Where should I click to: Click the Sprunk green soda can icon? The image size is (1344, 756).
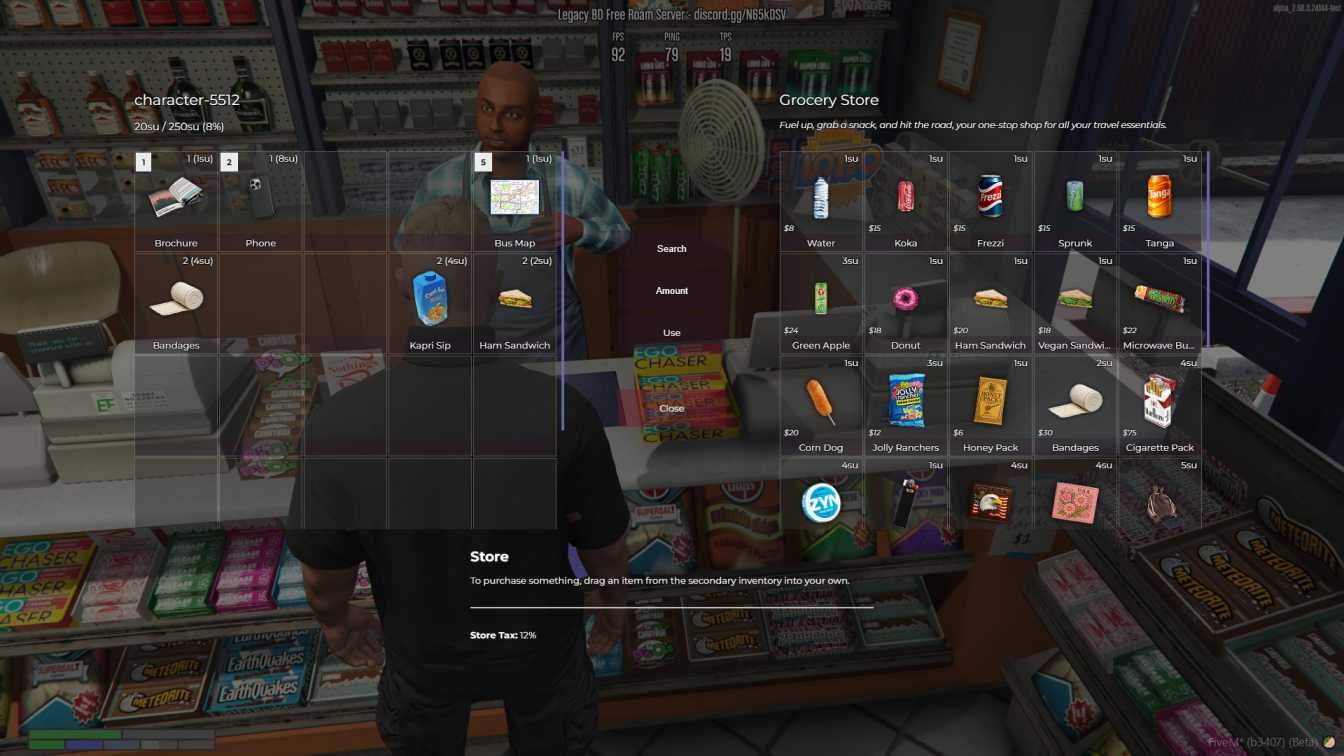point(1074,197)
